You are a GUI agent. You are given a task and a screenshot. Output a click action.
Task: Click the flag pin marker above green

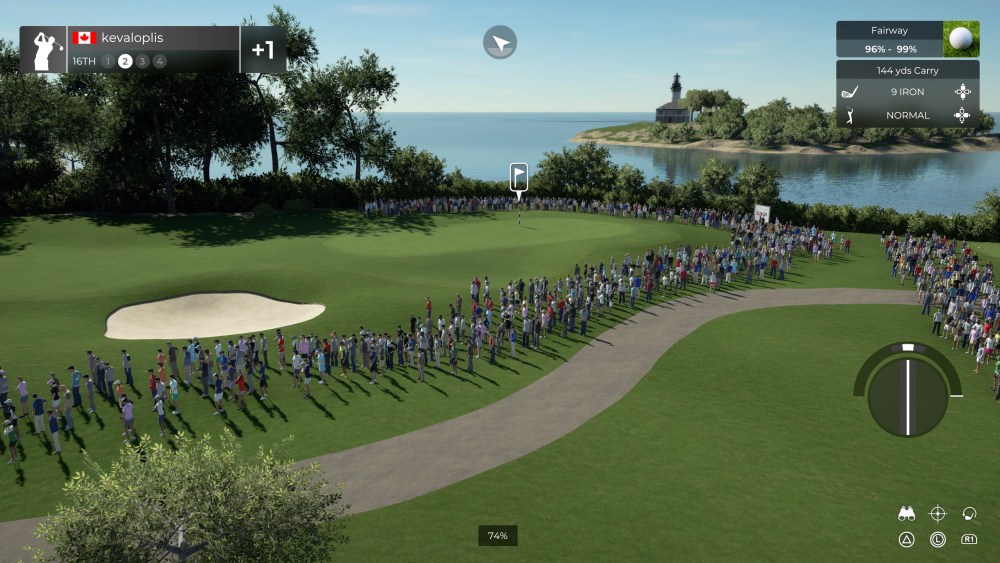[518, 177]
